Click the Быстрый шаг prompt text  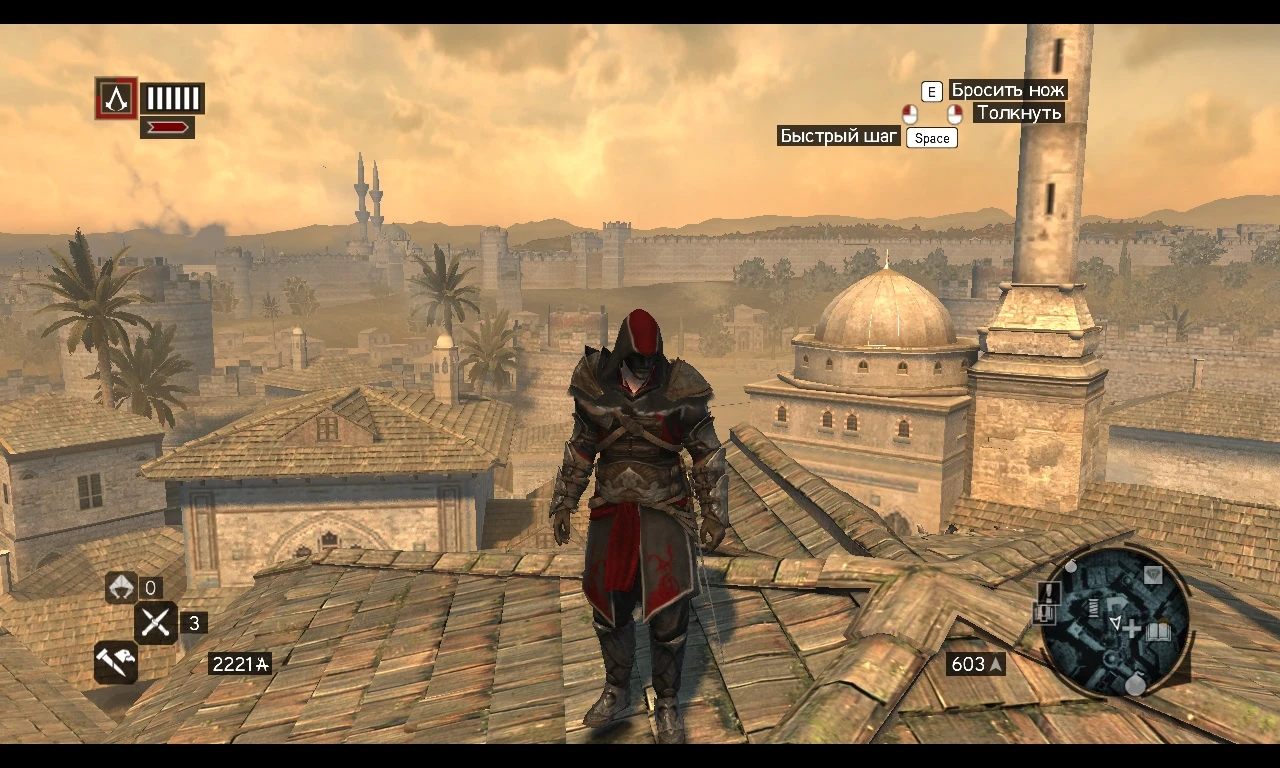click(x=839, y=135)
